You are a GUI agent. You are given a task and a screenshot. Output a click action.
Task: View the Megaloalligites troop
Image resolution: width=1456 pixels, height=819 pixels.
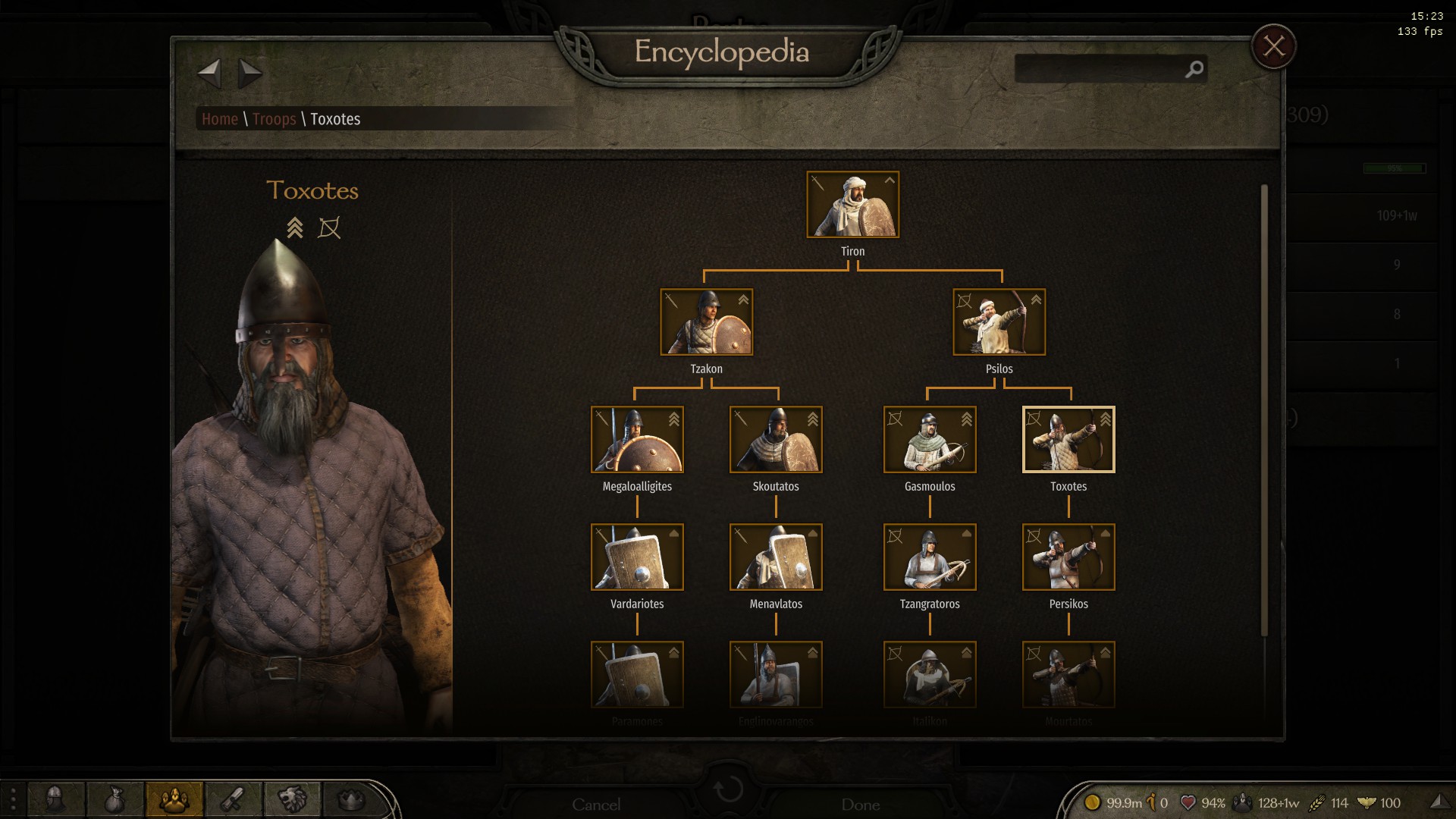tap(637, 440)
